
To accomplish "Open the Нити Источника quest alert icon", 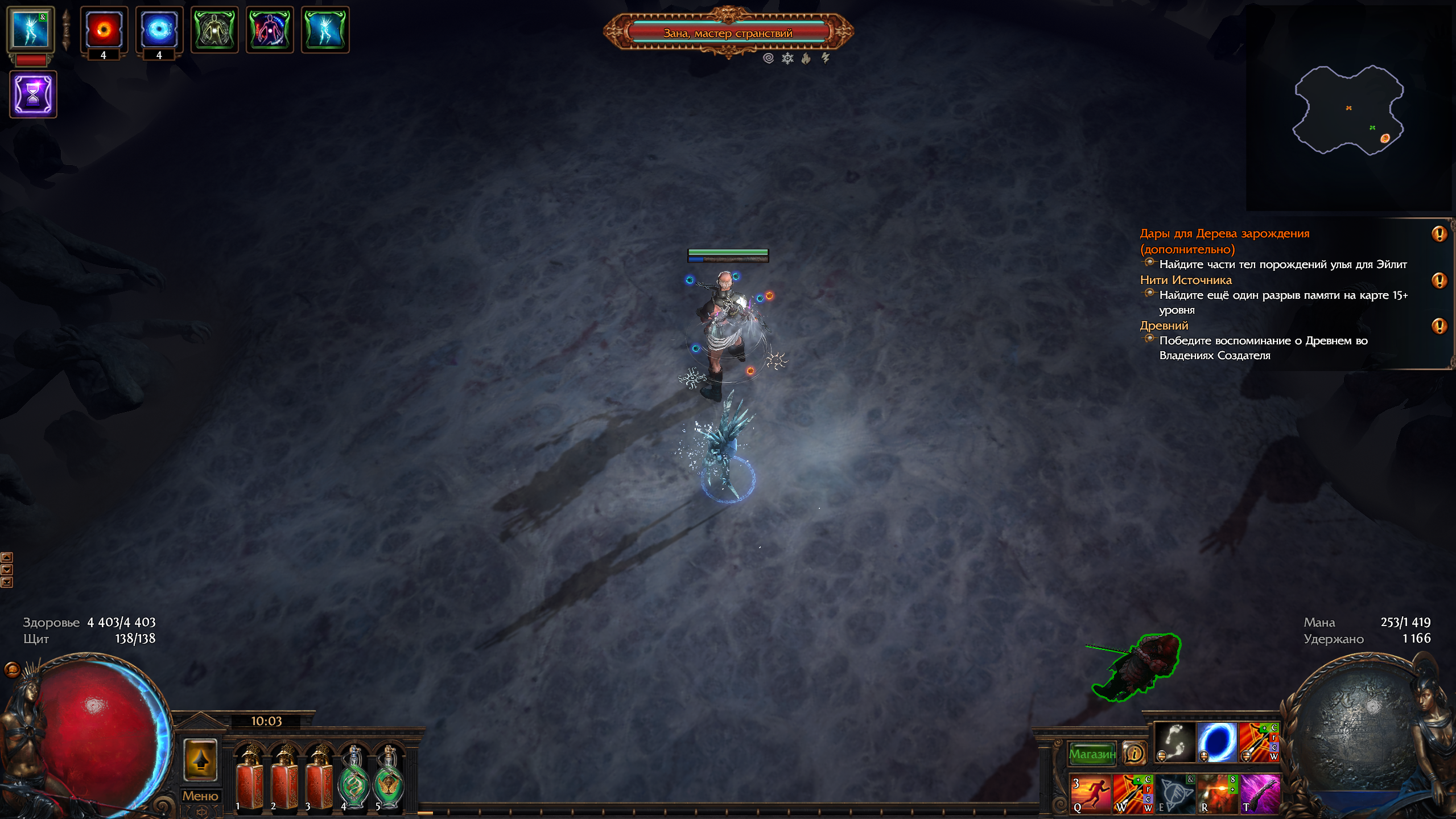I will point(1439,281).
